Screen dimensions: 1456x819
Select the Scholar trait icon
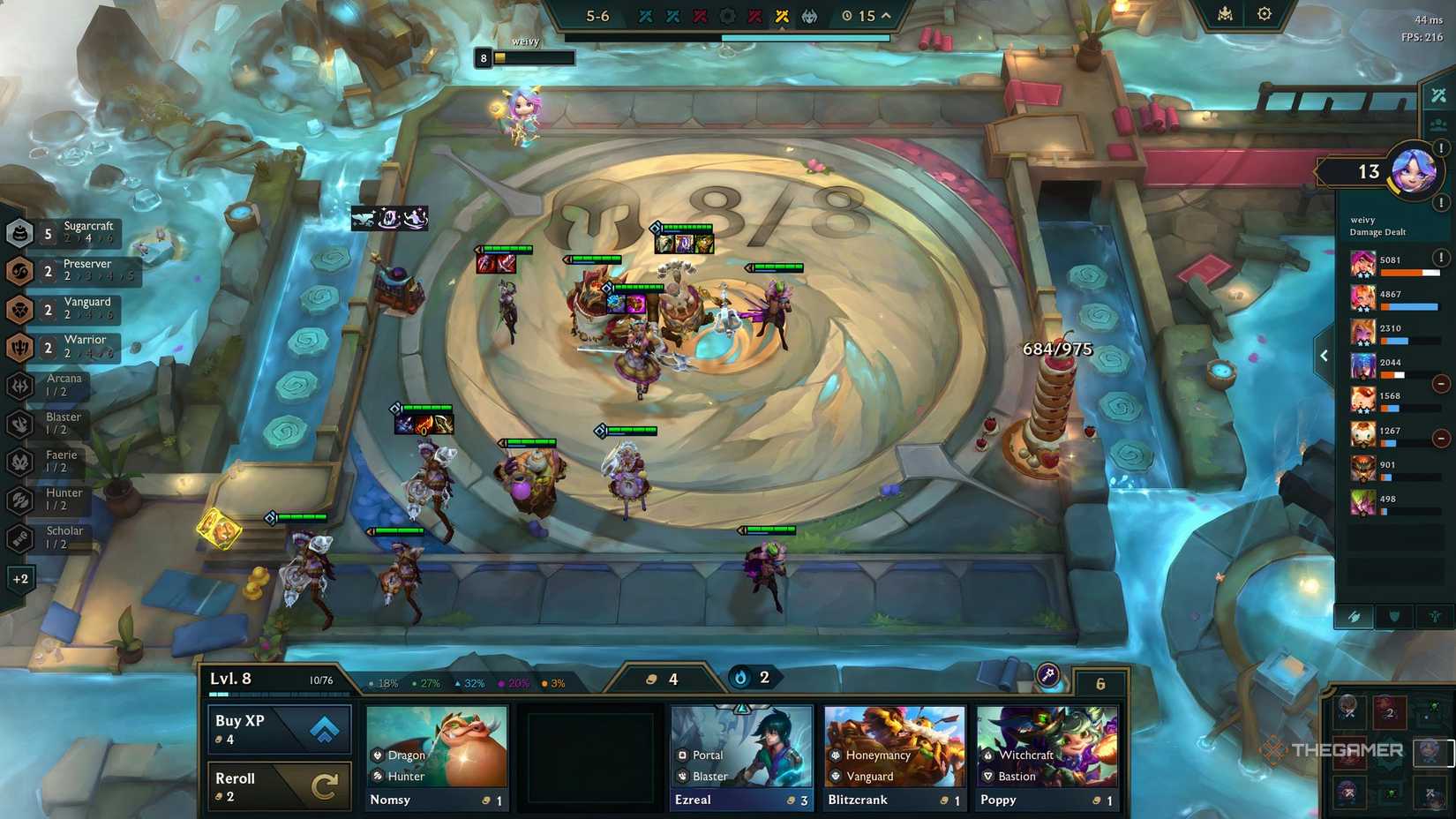[x=20, y=537]
